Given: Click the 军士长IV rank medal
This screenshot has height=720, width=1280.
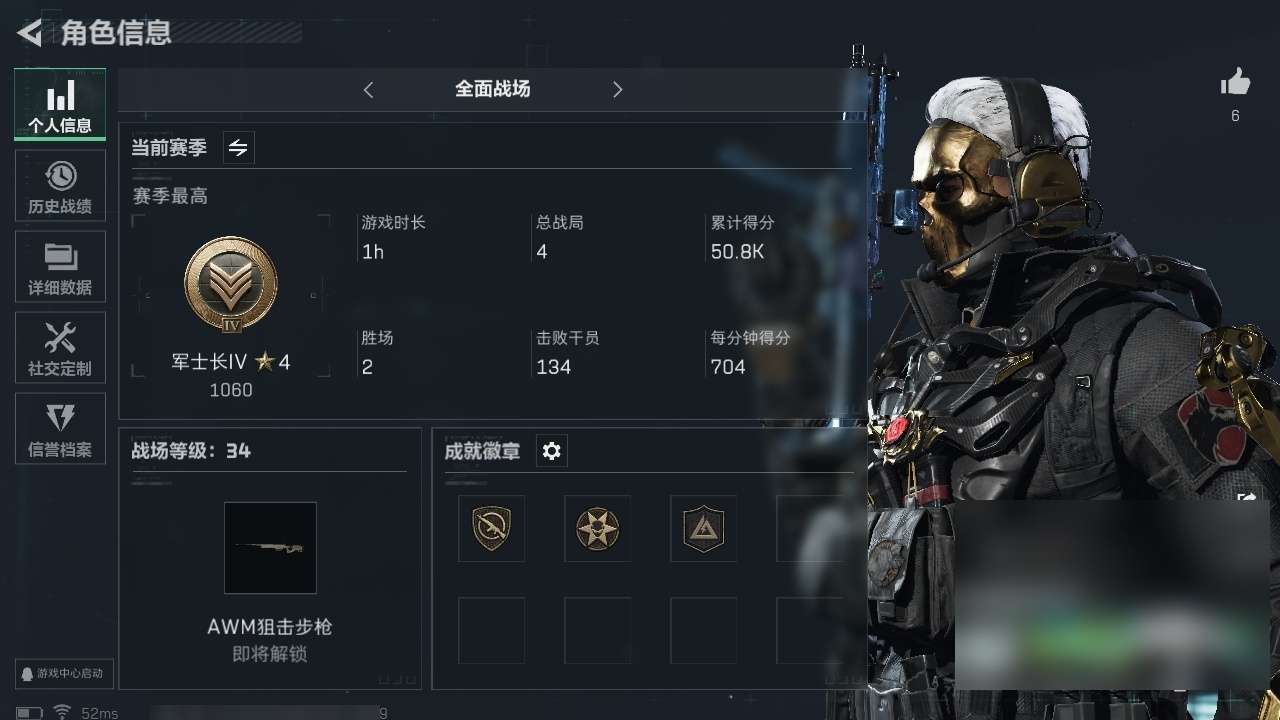Looking at the screenshot, I should tap(231, 285).
